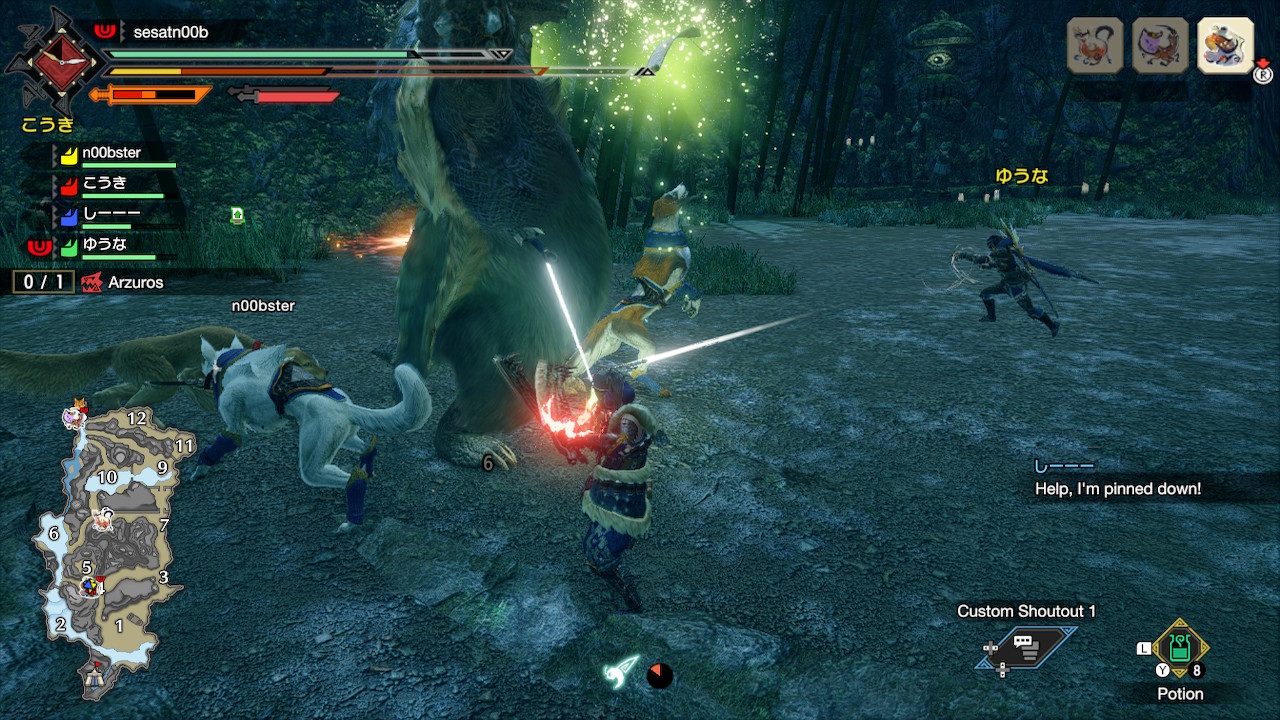Activate the Custom Shoutout 1 chat shortcut
Viewport: 1280px width, 720px height.
[x=1027, y=648]
